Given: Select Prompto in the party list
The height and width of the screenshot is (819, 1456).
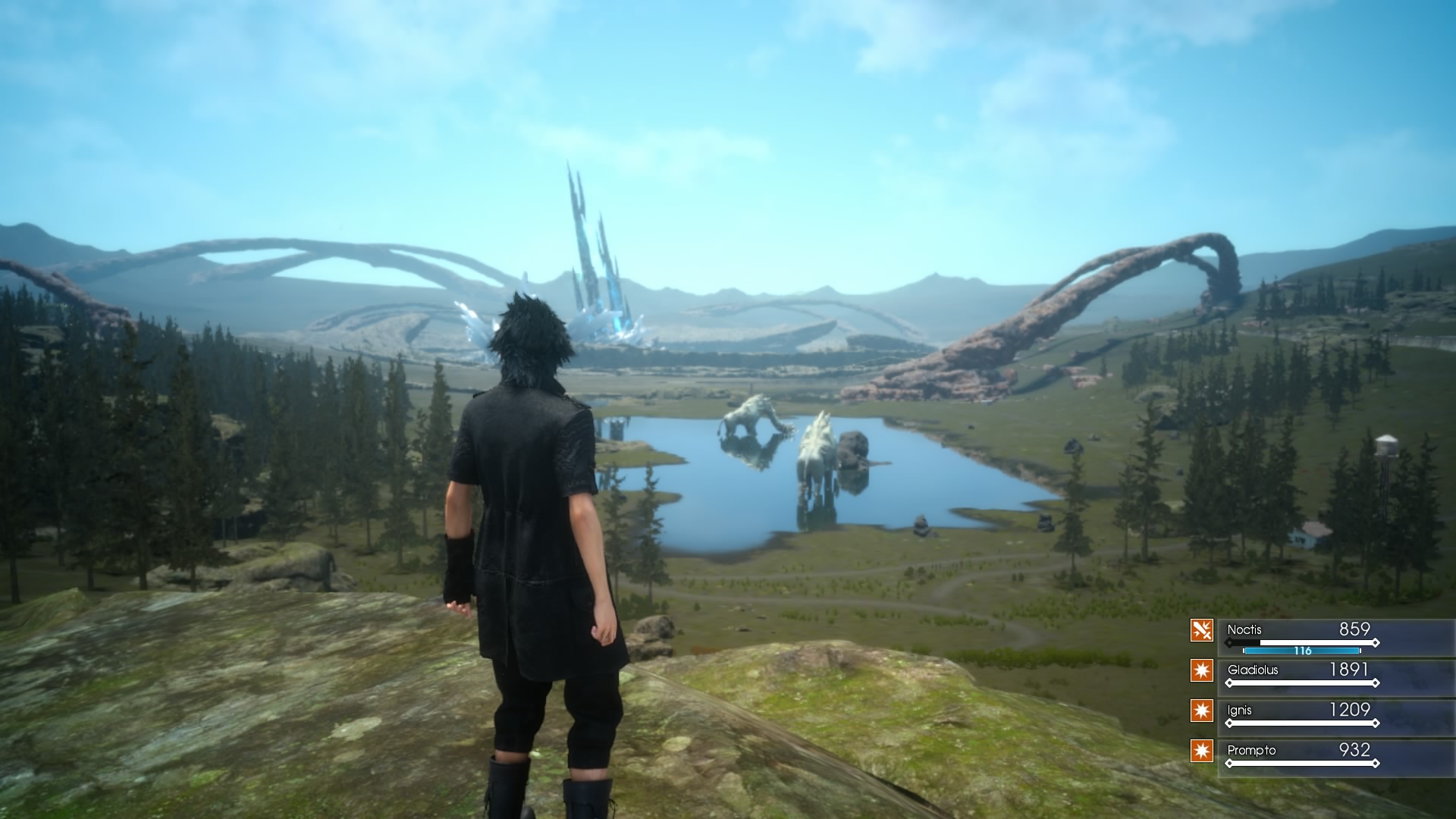Looking at the screenshot, I should [1251, 751].
